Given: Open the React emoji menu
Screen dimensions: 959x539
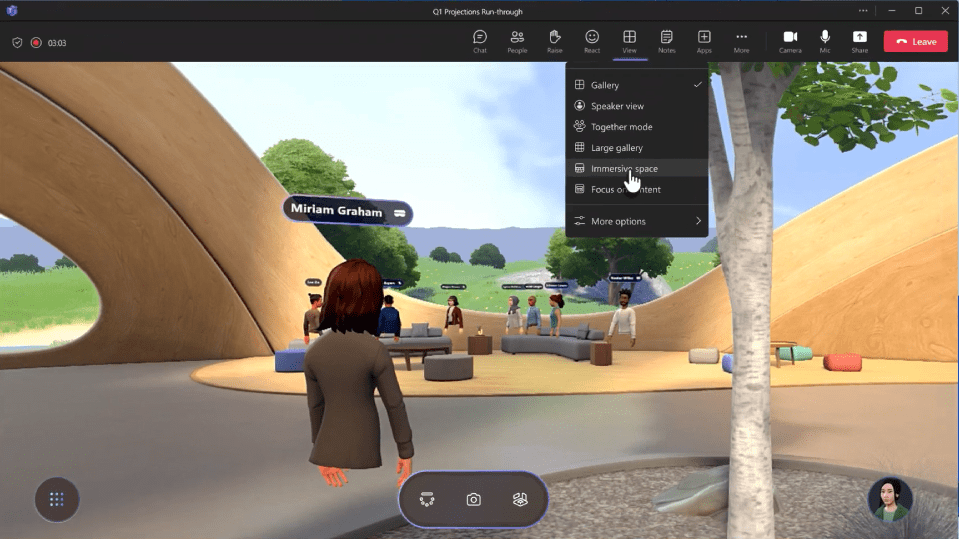Looking at the screenshot, I should (592, 41).
